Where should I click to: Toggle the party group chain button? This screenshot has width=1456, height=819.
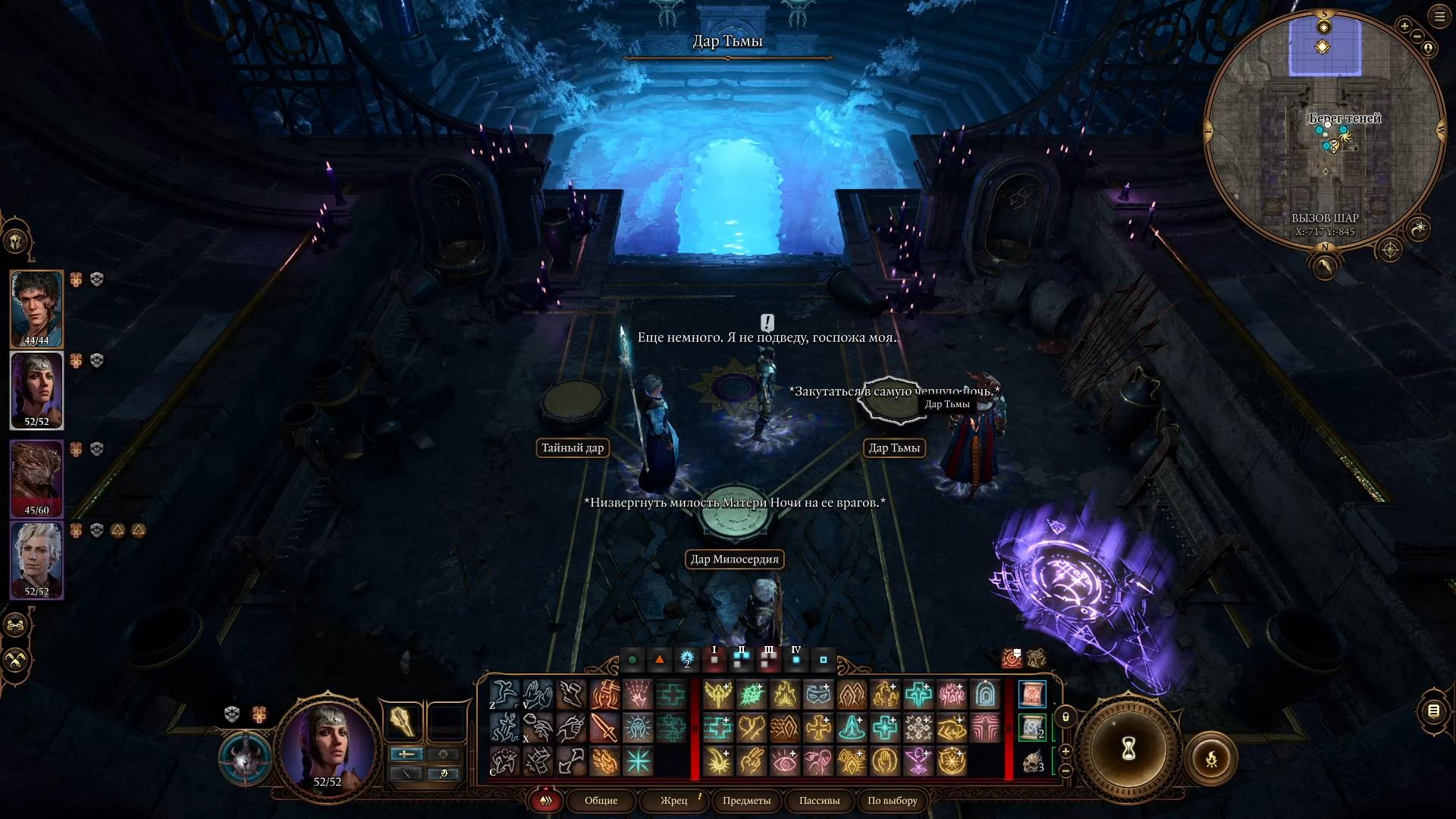16,626
